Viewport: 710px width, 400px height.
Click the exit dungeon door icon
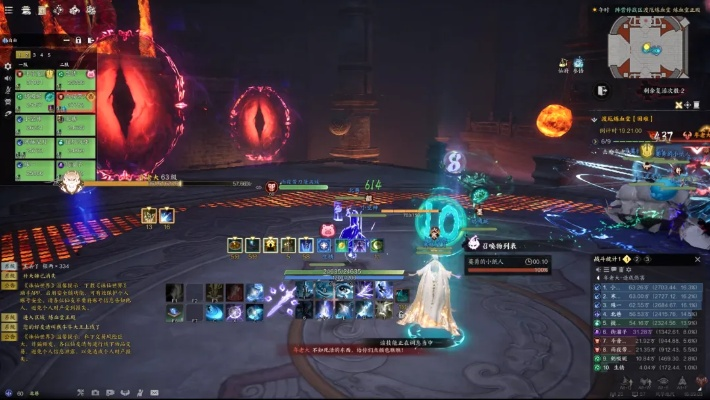tap(602, 90)
